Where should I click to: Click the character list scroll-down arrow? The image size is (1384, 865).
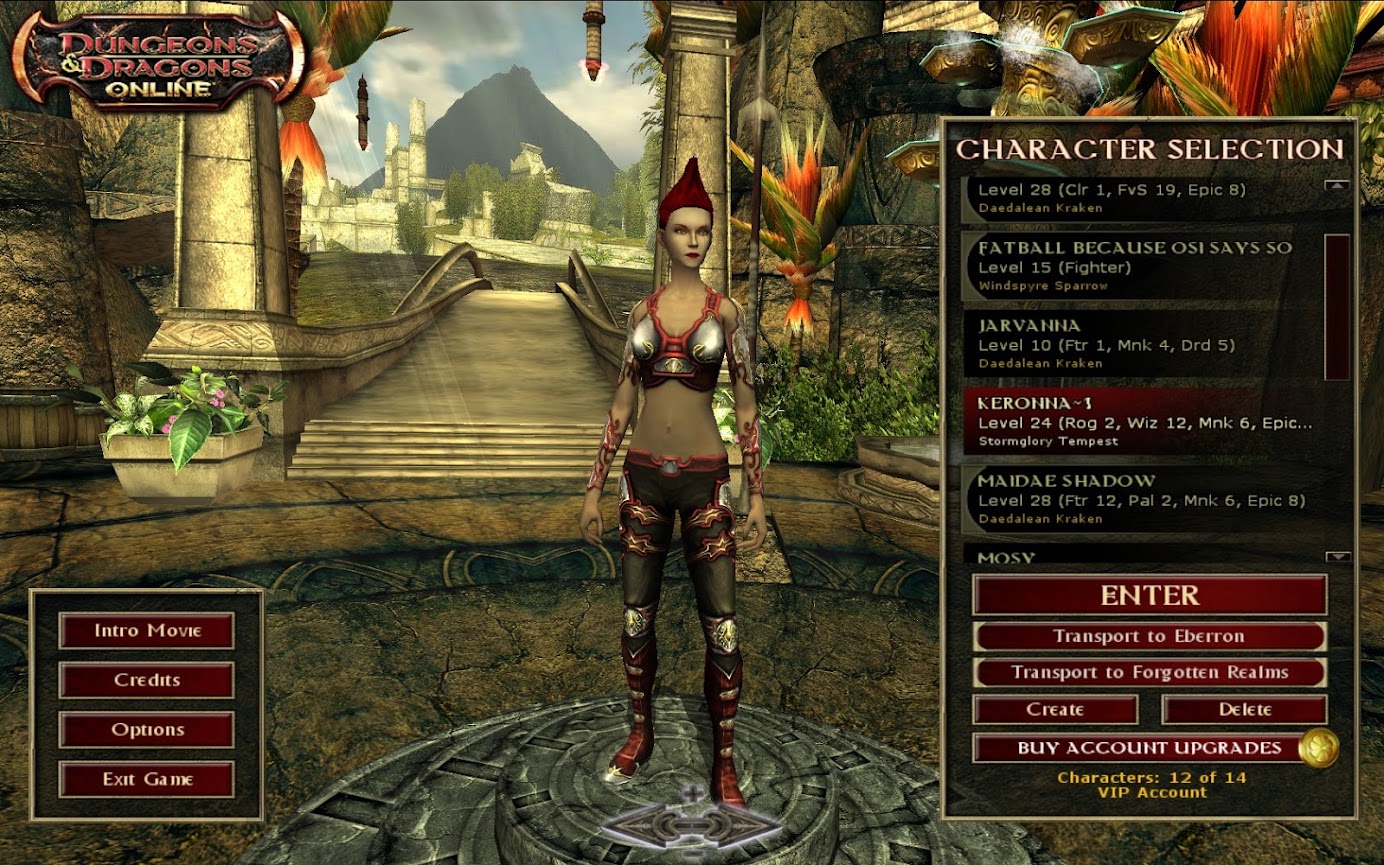click(1337, 557)
